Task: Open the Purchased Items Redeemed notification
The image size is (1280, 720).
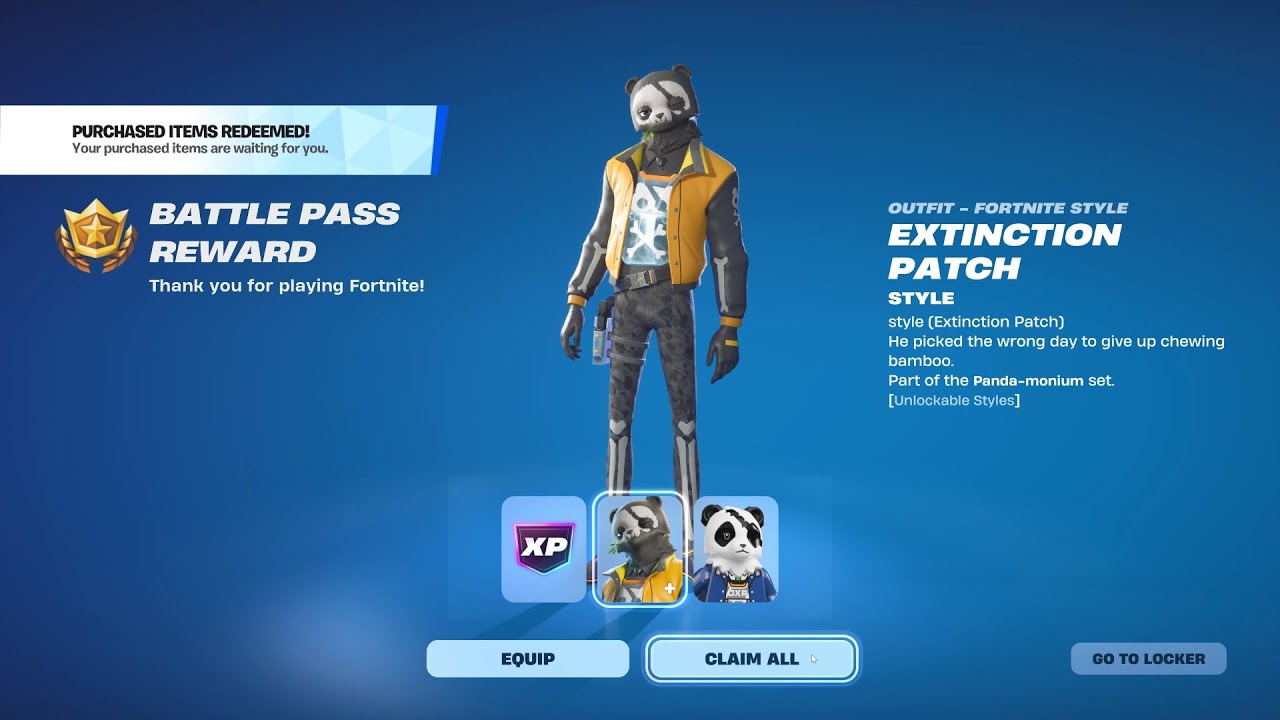Action: (x=220, y=140)
